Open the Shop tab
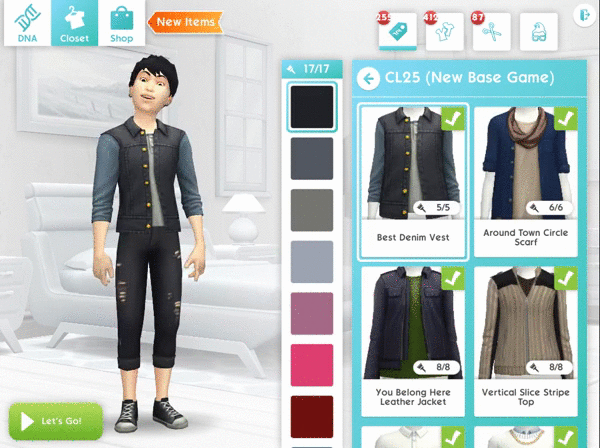Image resolution: width=600 pixels, height=448 pixels. 121,23
